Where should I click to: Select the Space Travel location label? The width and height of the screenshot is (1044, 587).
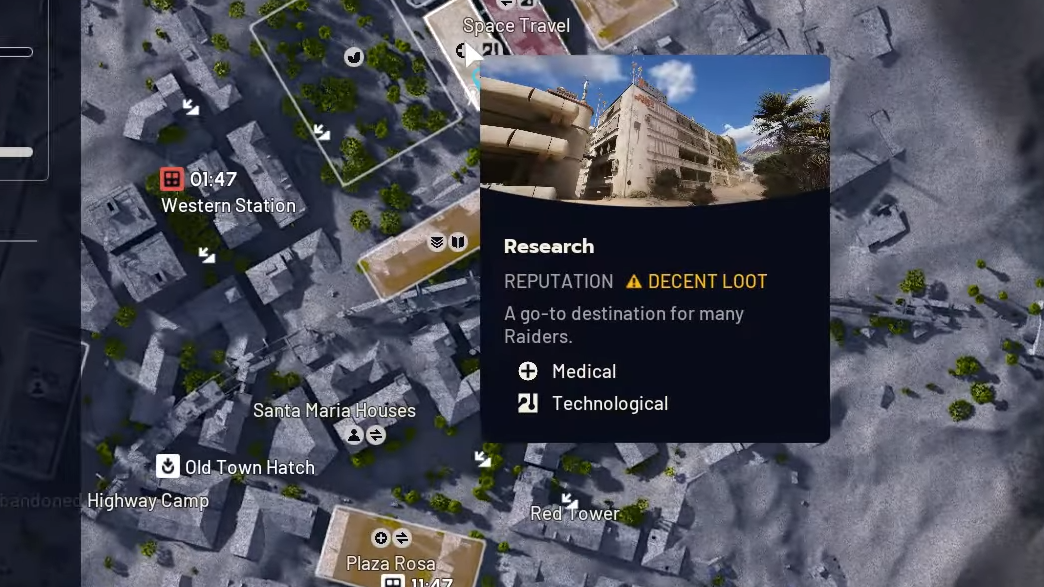click(x=516, y=26)
